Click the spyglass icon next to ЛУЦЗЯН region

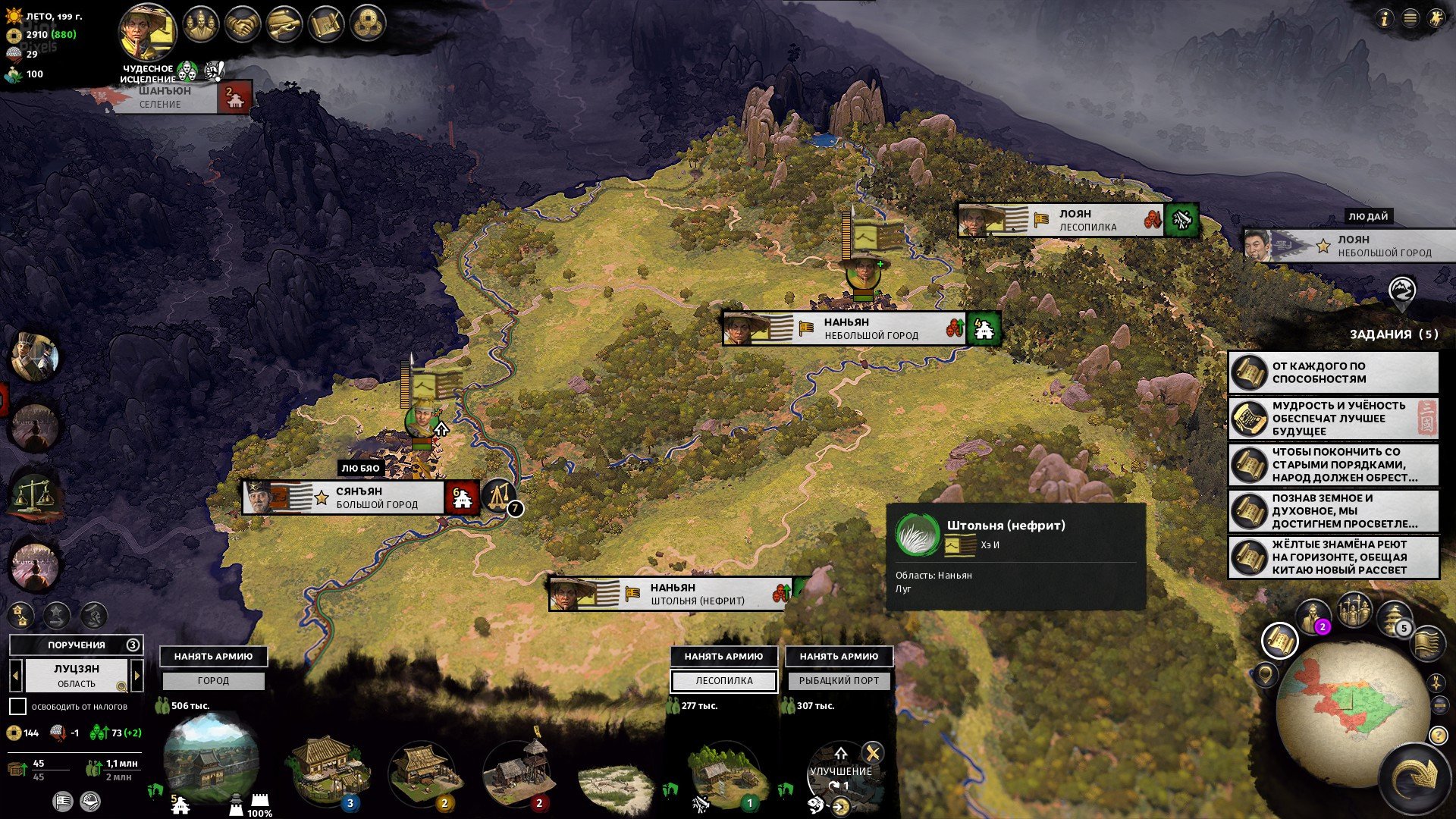(122, 687)
